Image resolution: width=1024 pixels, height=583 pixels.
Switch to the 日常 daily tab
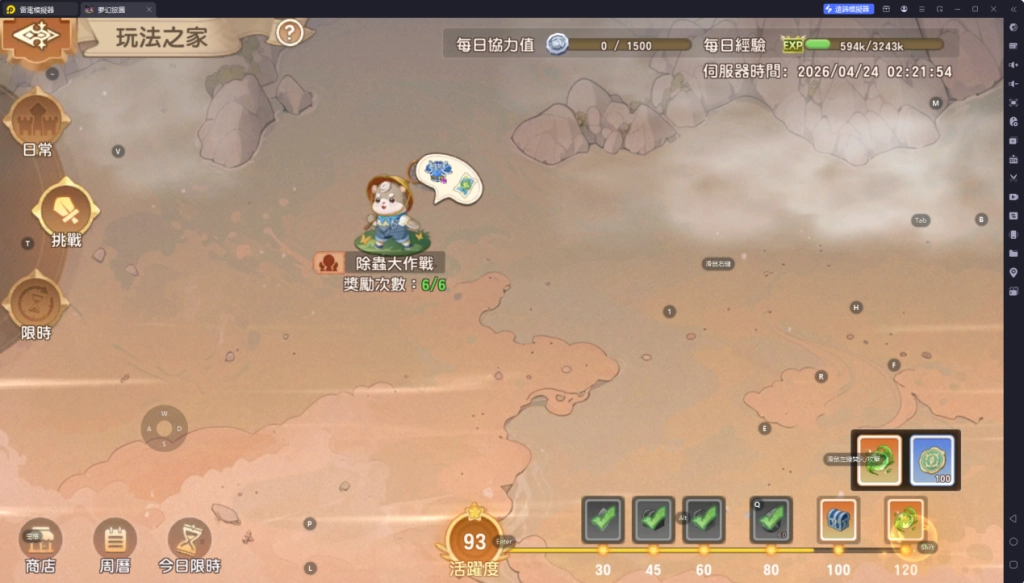point(37,122)
